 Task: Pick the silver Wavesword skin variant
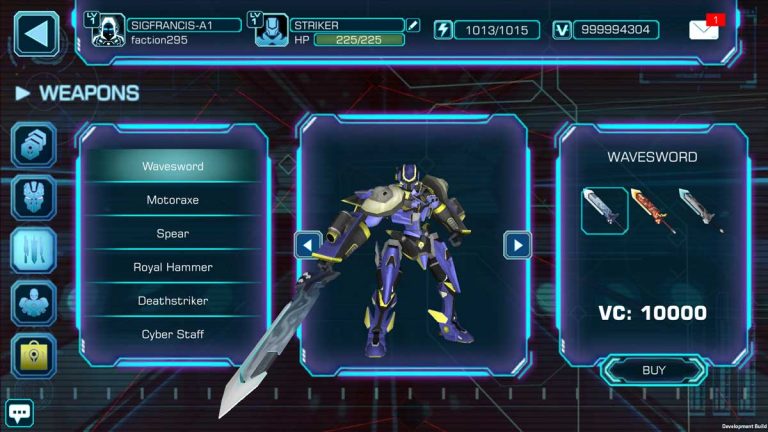coord(701,210)
